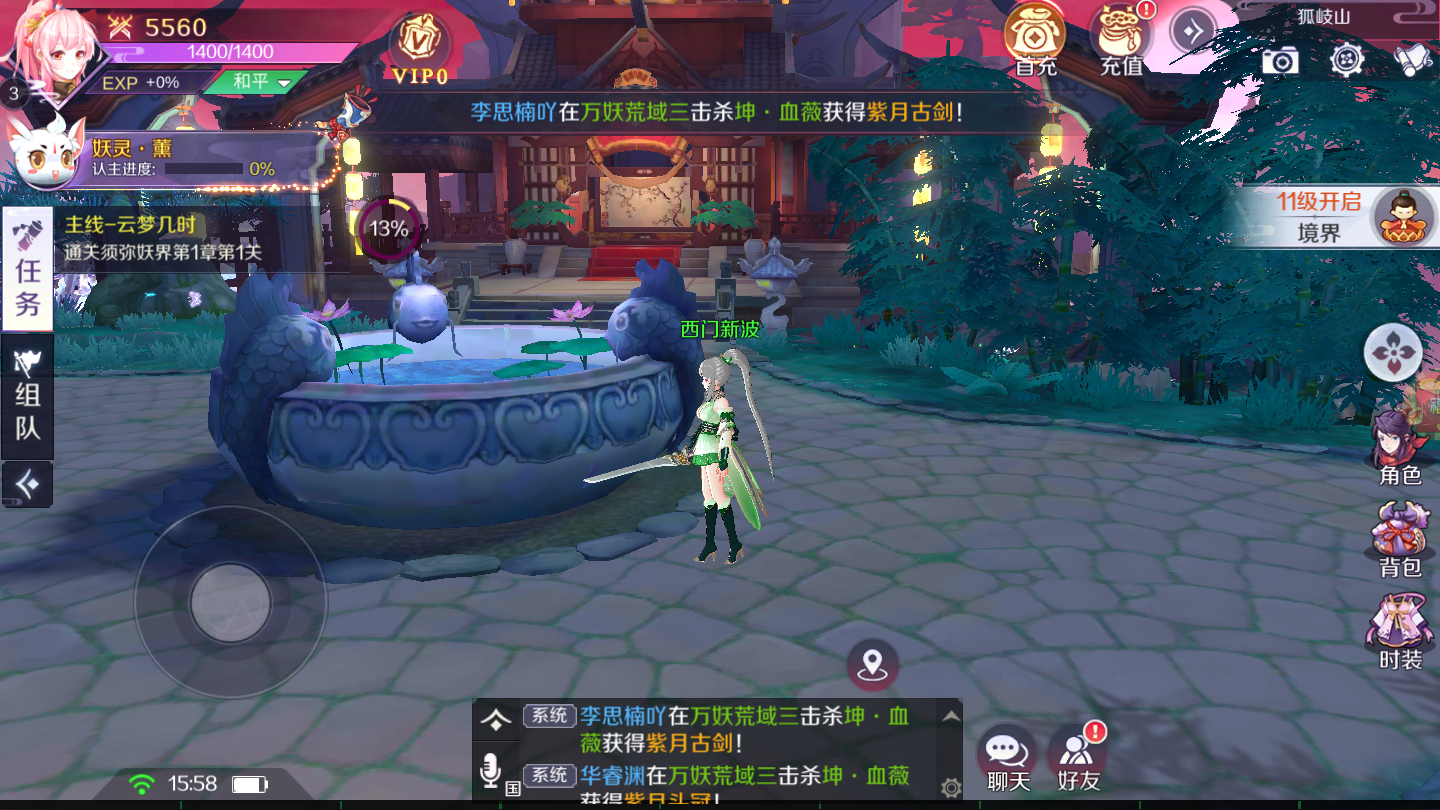The height and width of the screenshot is (810, 1440).
Task: Click the screenshot camera icon
Action: pos(1283,61)
